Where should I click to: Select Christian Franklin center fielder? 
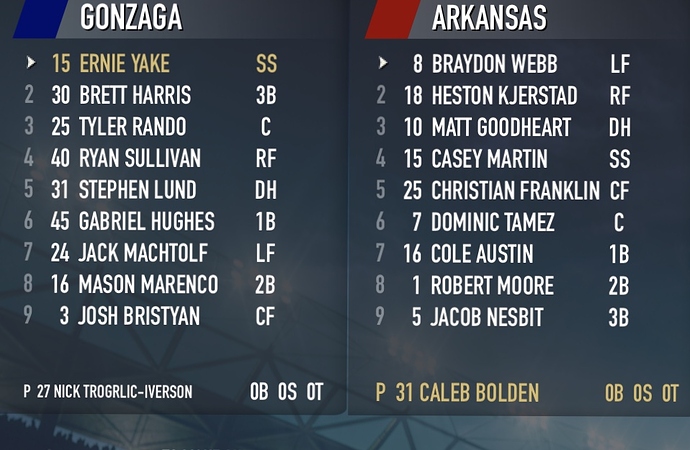tap(515, 190)
